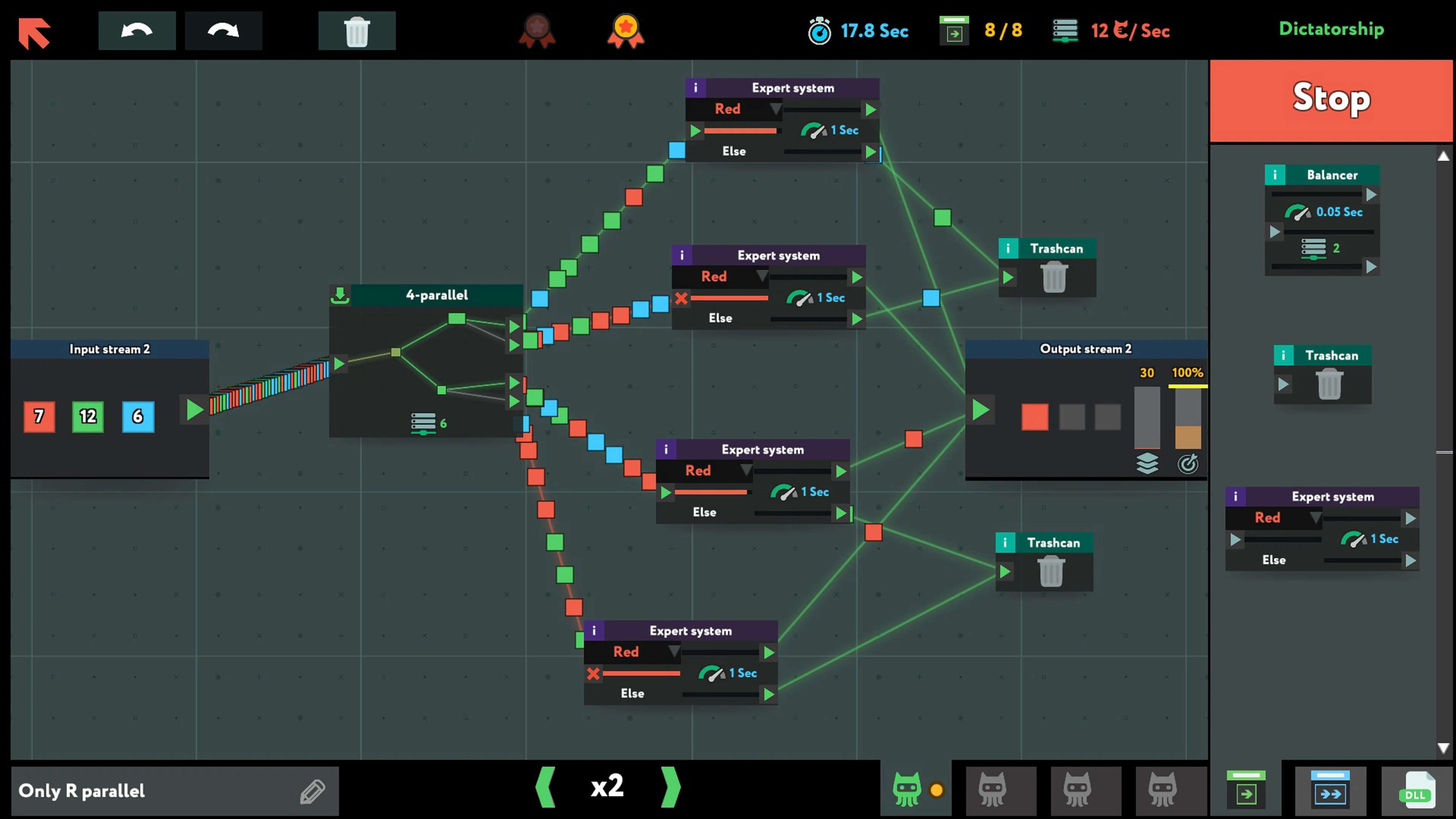Open the Red dropdown in the top Expert system
Image resolution: width=1456 pixels, height=819 pixels.
click(x=735, y=109)
